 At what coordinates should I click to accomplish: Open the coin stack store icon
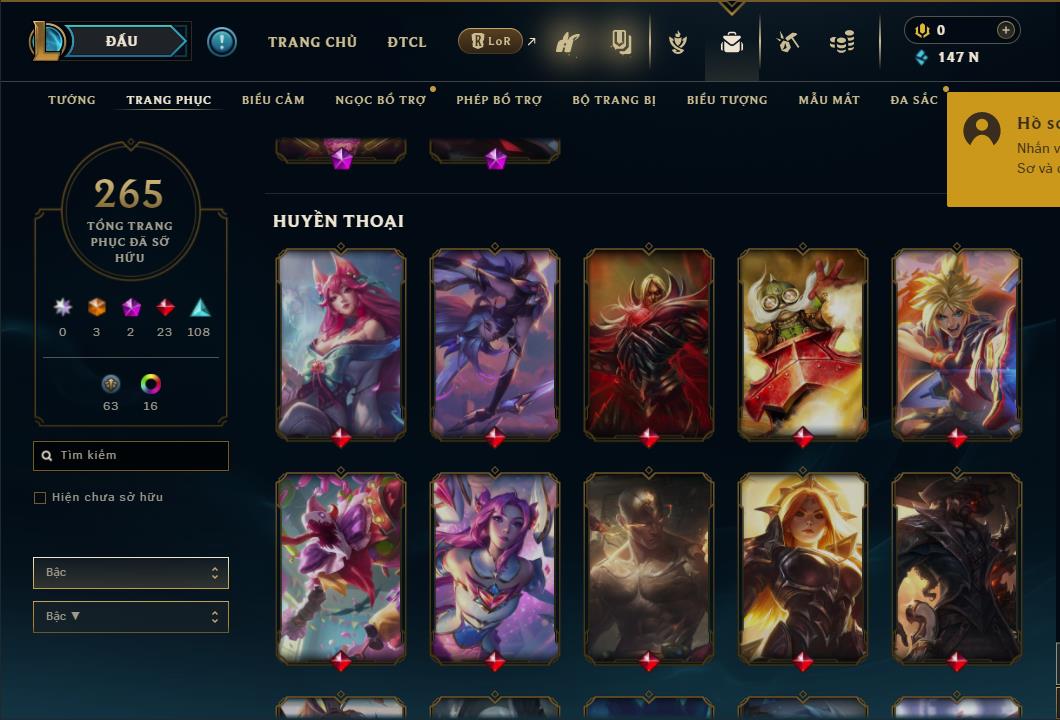point(842,42)
